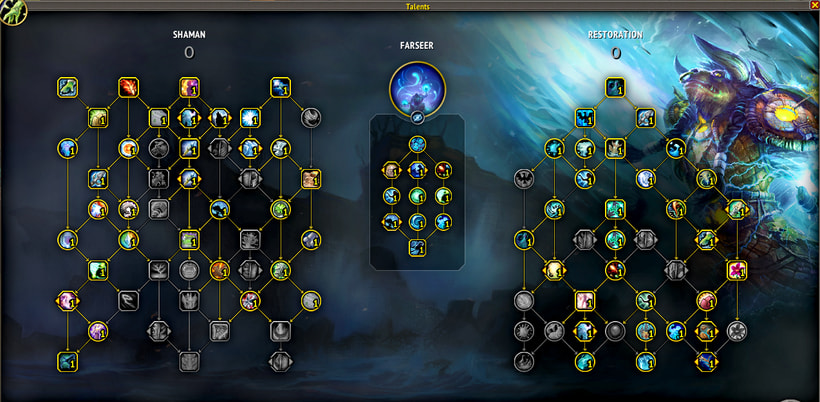Choose the pink flower talent in Restoration tree
Screen dimensions: 820x402
(736, 270)
